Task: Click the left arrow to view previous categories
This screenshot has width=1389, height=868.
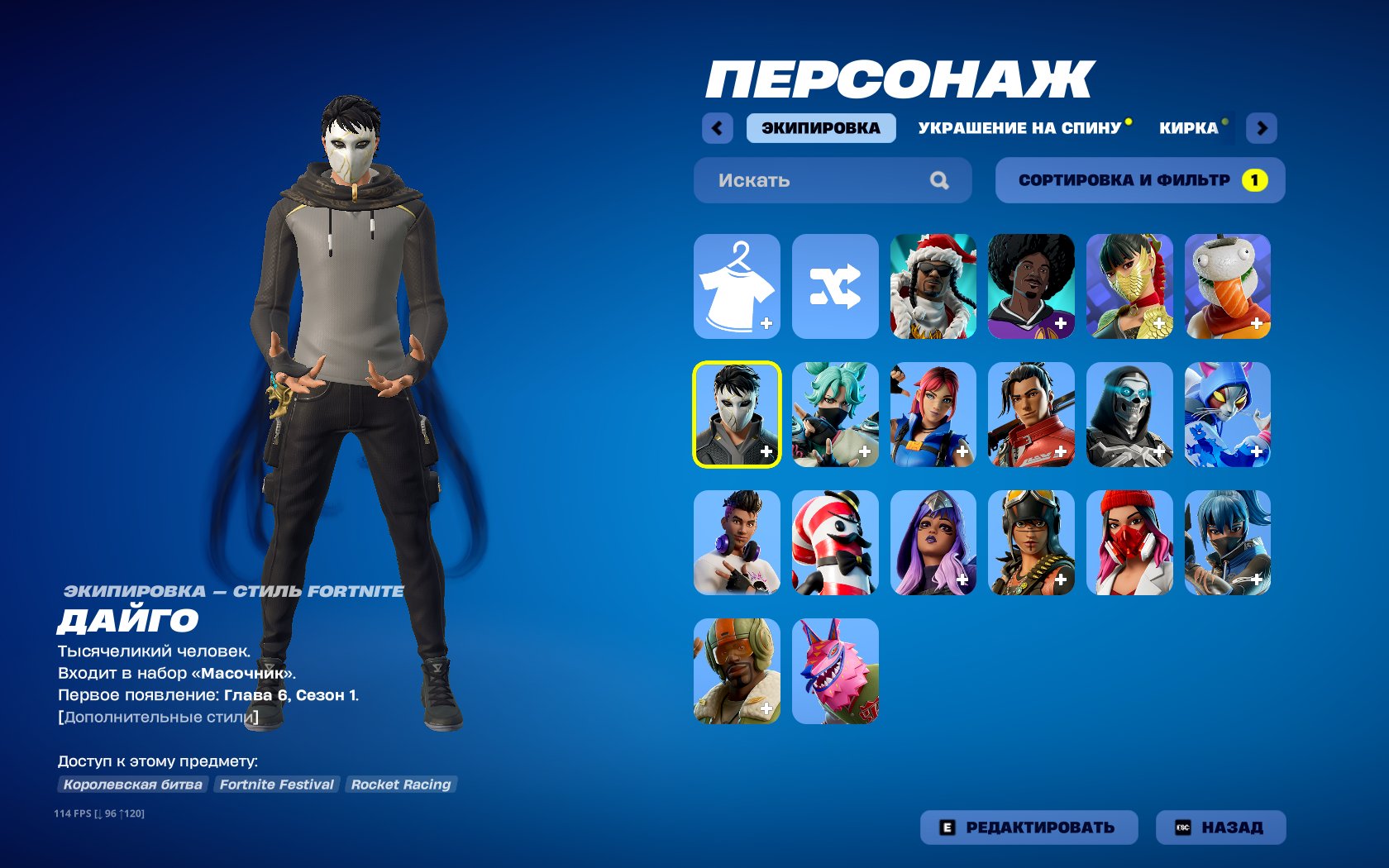Action: pos(718,128)
